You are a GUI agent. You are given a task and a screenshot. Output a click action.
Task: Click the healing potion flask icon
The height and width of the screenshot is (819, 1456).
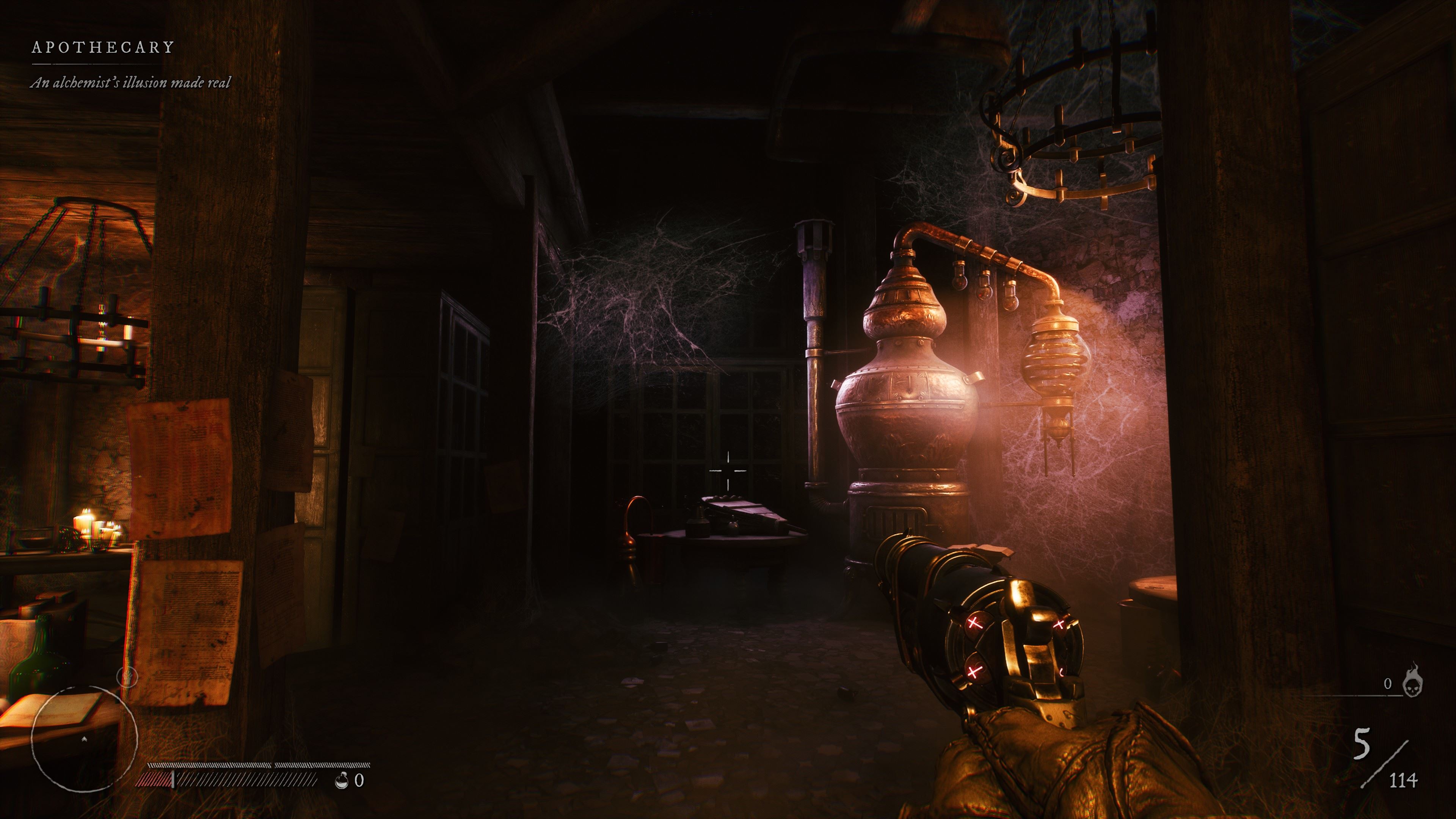[341, 781]
